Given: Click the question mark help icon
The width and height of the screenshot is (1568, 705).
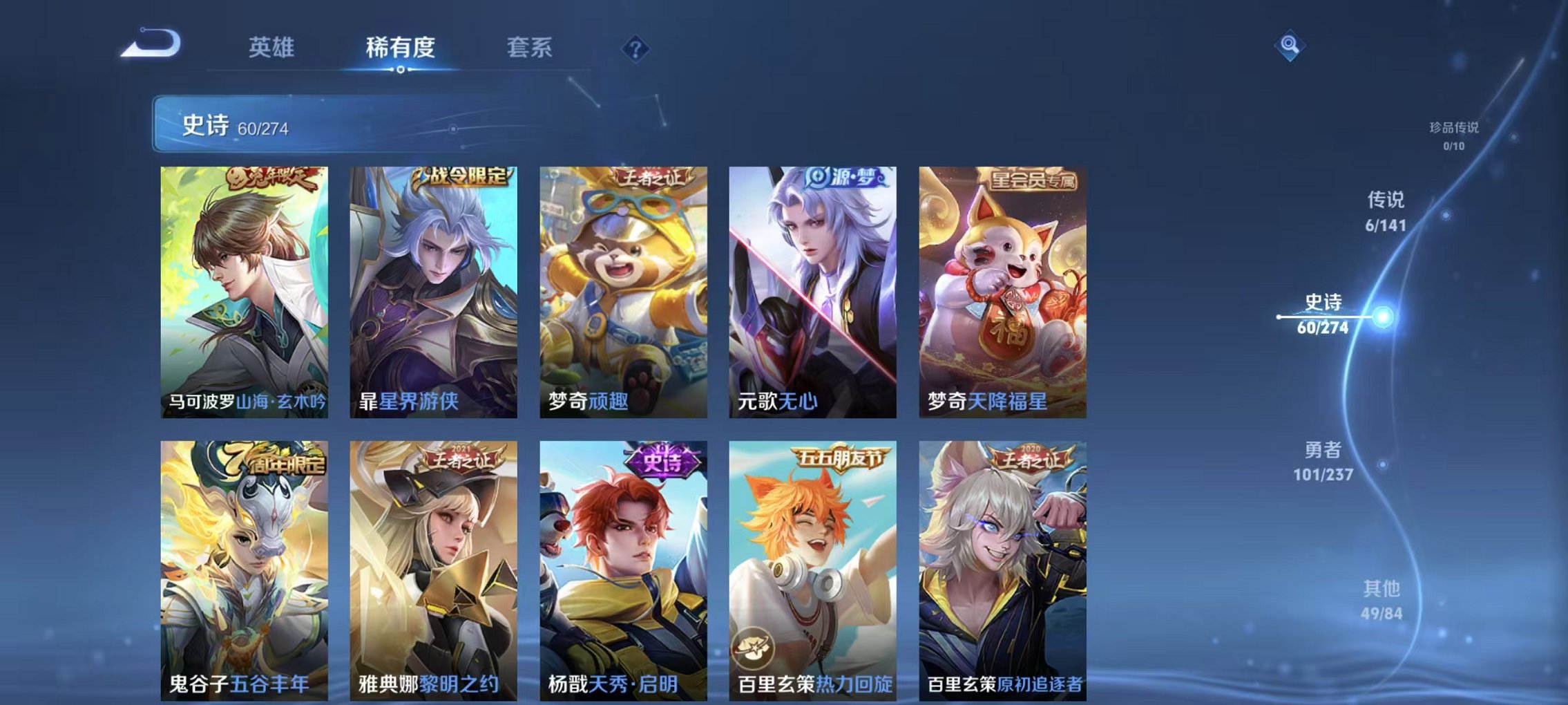Looking at the screenshot, I should click(x=635, y=48).
